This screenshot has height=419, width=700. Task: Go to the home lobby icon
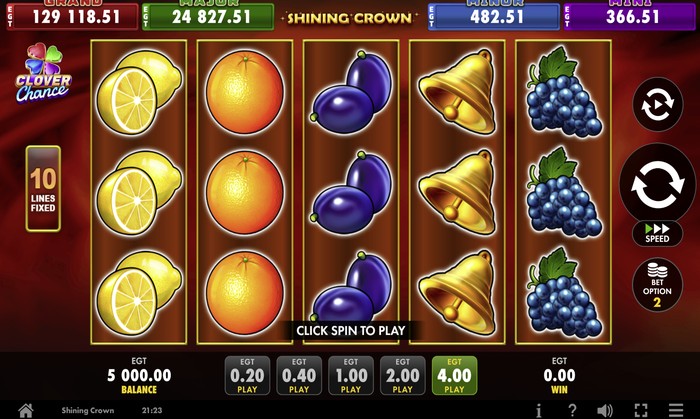click(26, 410)
